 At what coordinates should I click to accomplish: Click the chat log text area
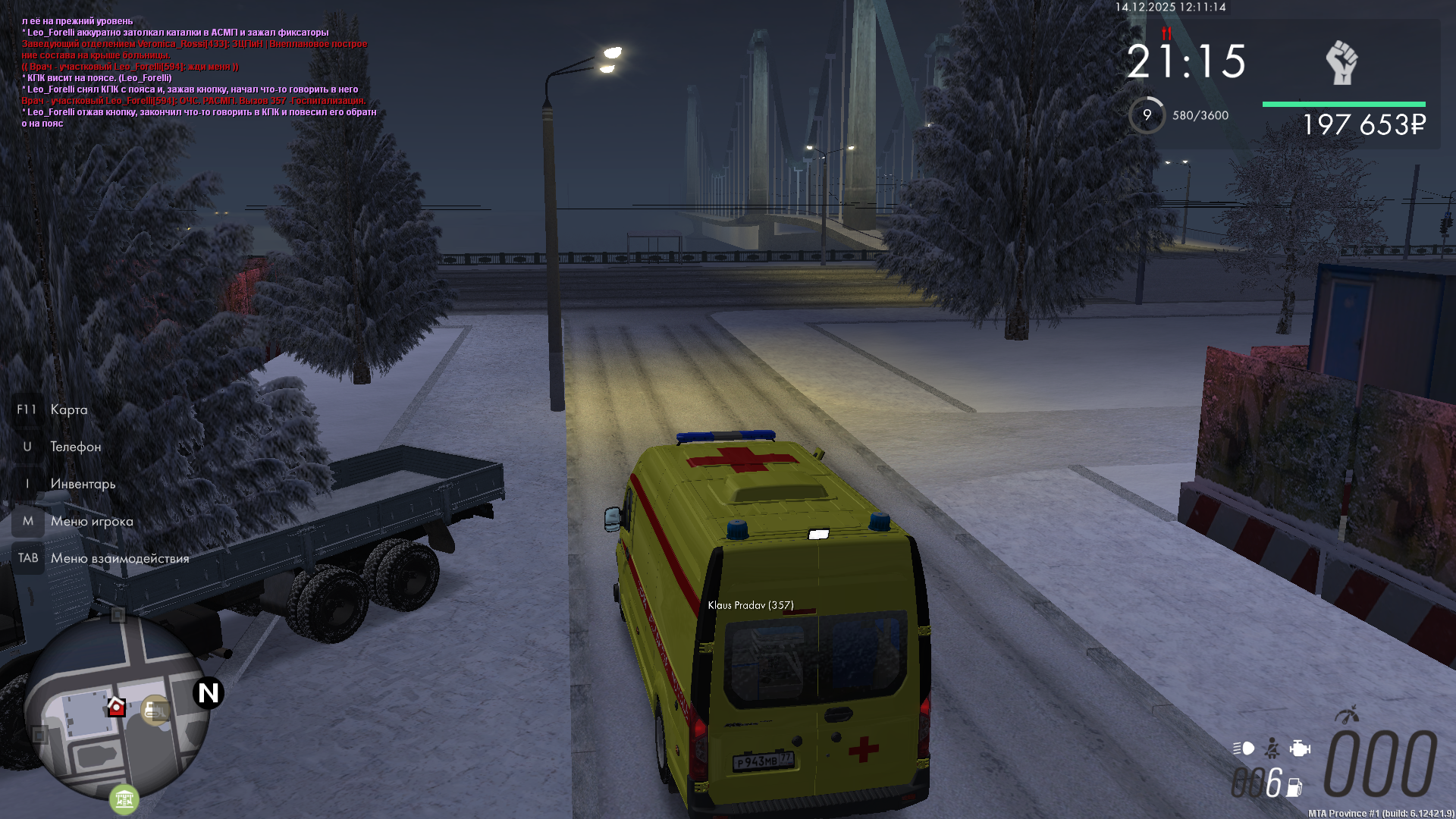point(199,72)
